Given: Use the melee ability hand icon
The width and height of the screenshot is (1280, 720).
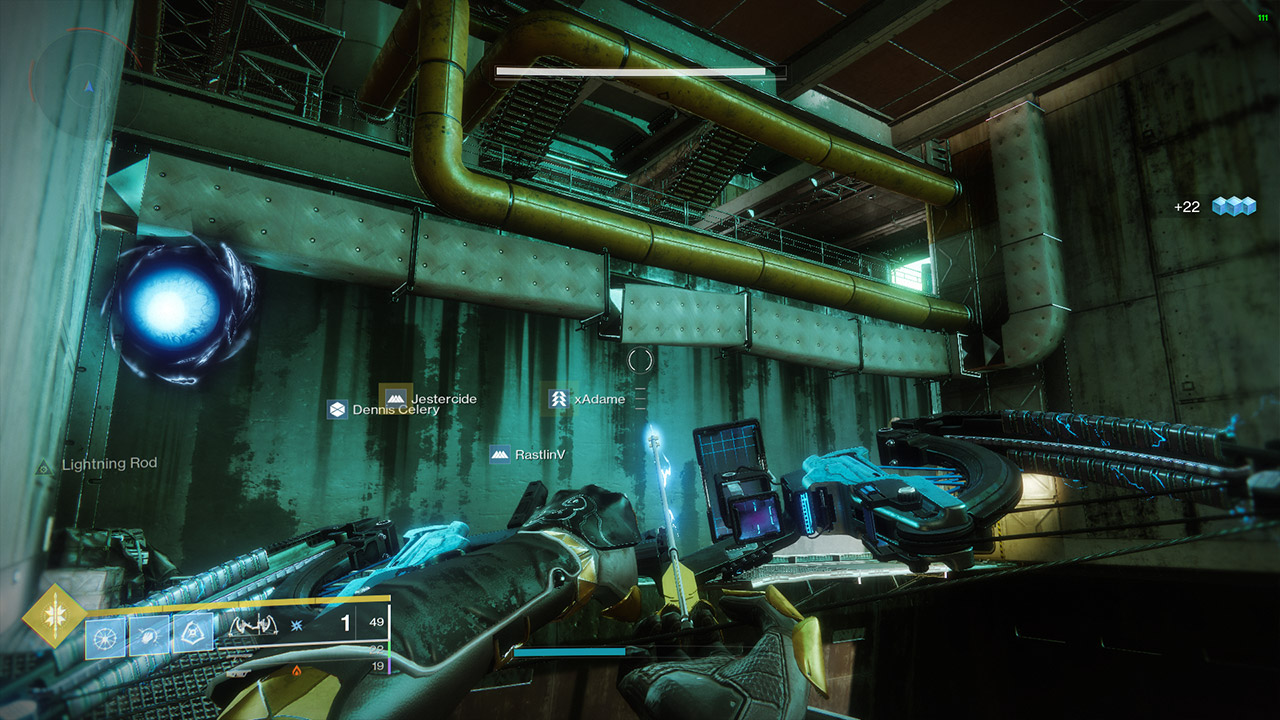Looking at the screenshot, I should (x=148, y=635).
